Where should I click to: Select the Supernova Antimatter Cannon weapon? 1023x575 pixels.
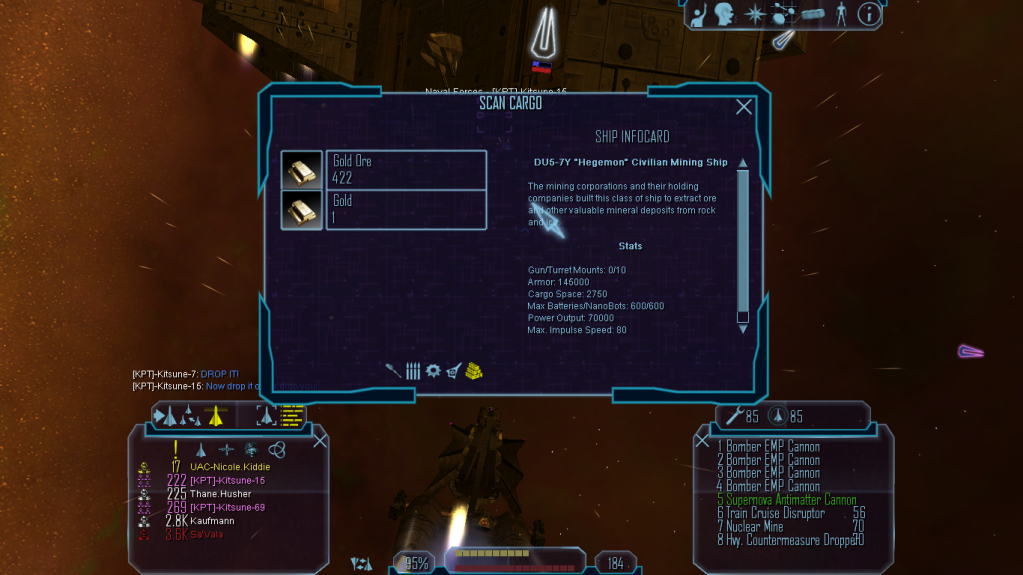pos(786,499)
